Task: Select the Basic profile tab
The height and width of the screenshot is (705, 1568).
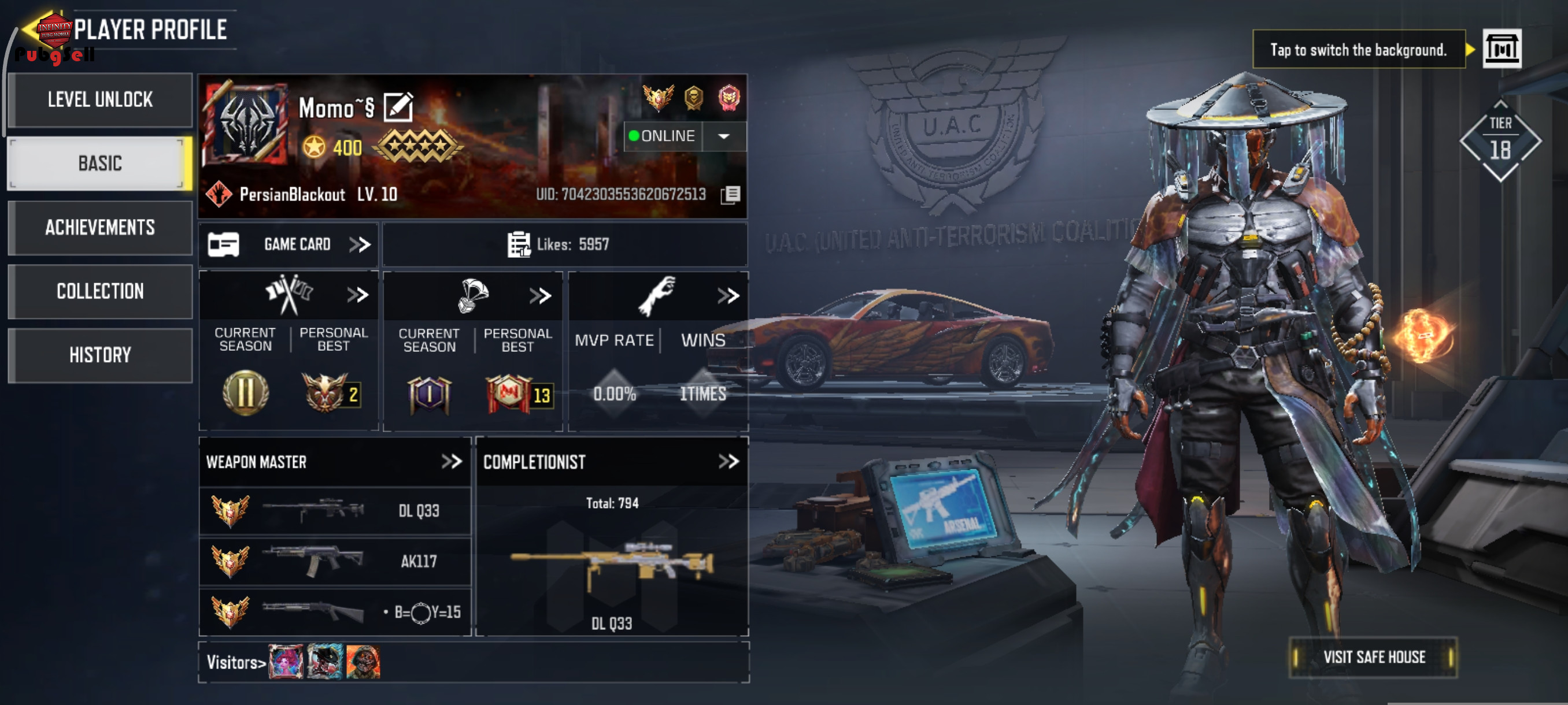Action: click(x=100, y=164)
